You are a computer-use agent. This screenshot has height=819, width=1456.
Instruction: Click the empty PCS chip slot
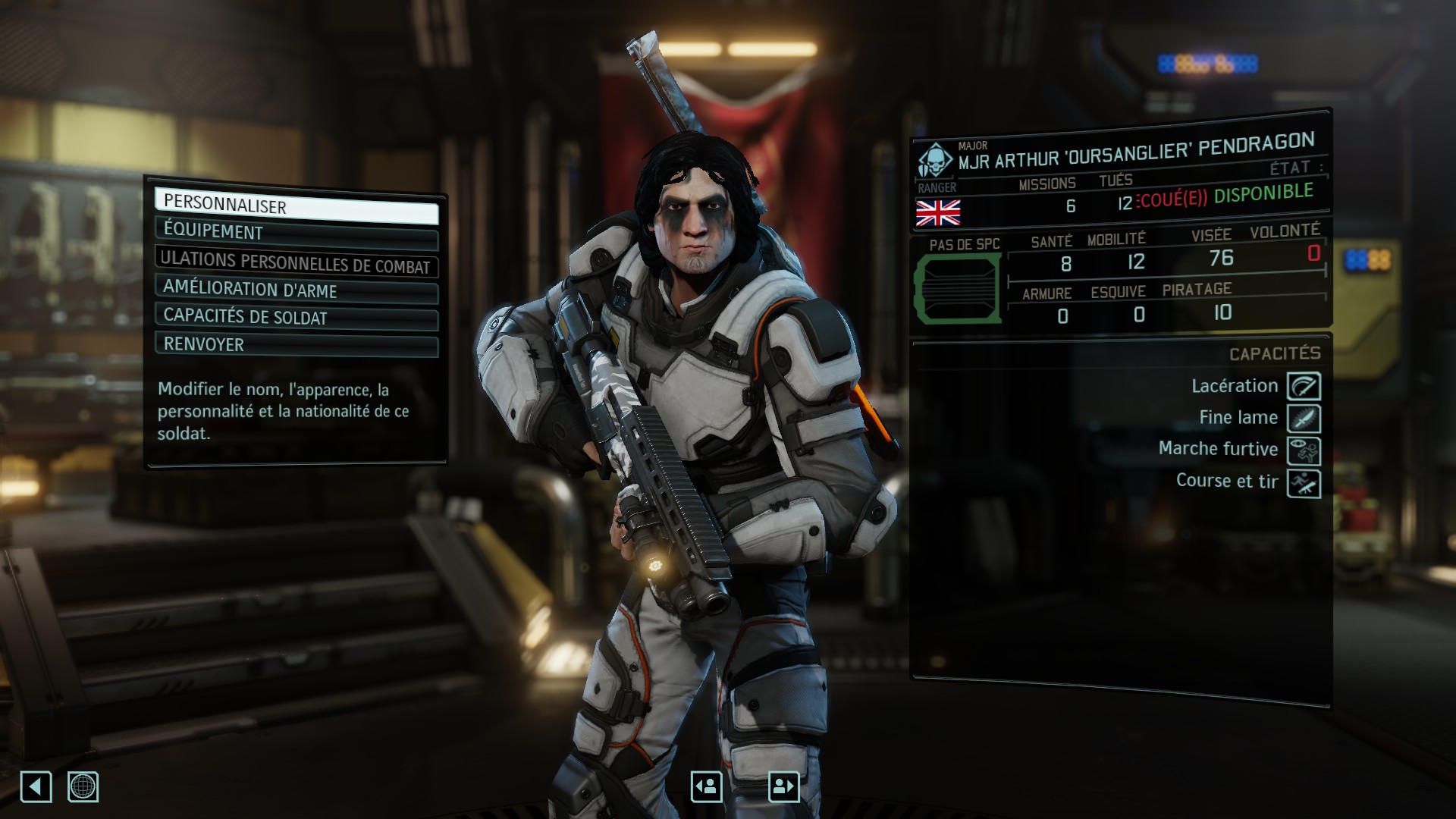pos(959,288)
